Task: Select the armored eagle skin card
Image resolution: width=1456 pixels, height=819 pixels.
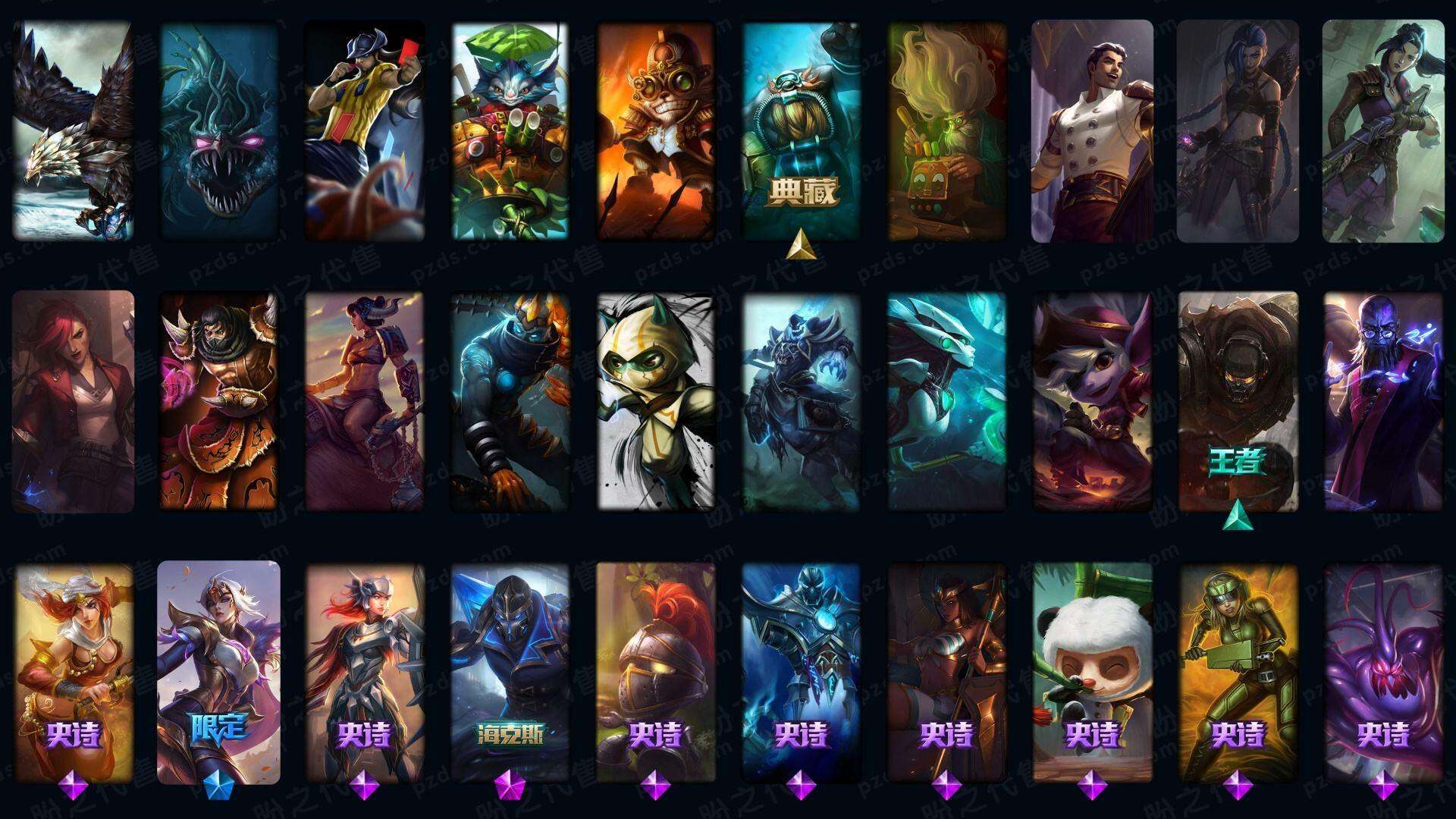Action: pyautogui.click(x=74, y=130)
